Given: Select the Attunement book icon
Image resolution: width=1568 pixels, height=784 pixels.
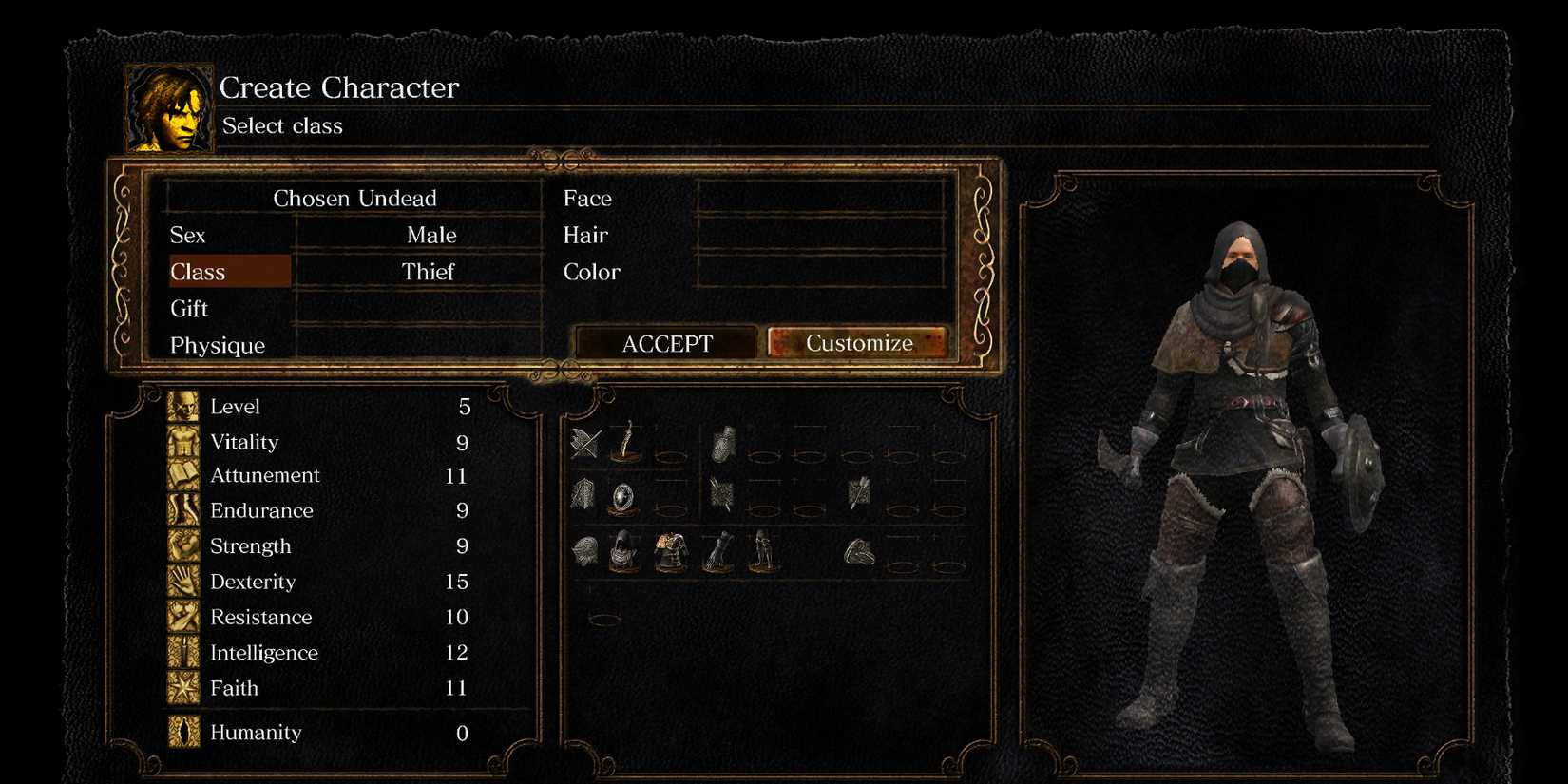Looking at the screenshot, I should point(182,475).
